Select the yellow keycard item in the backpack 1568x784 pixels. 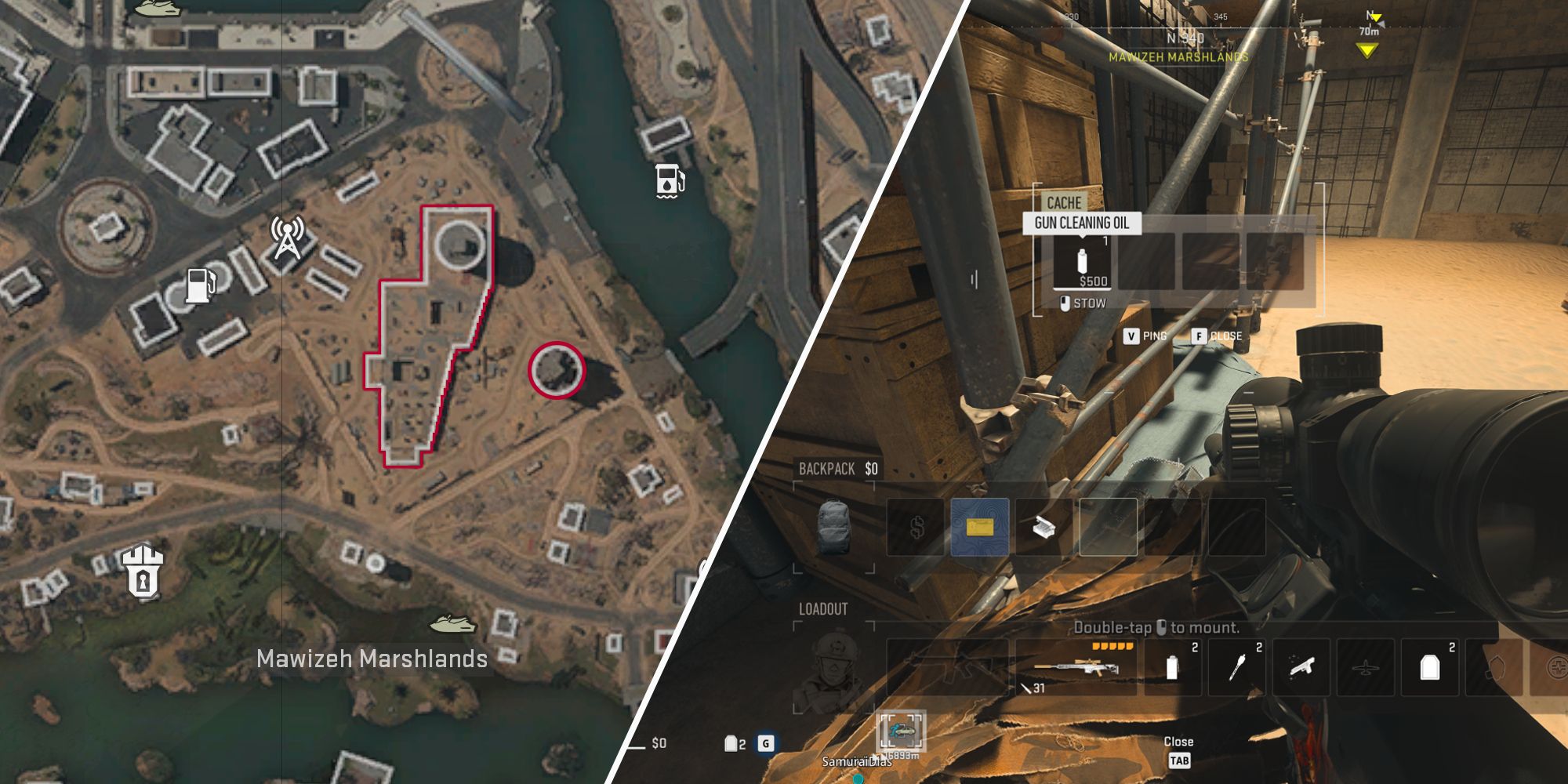[980, 525]
